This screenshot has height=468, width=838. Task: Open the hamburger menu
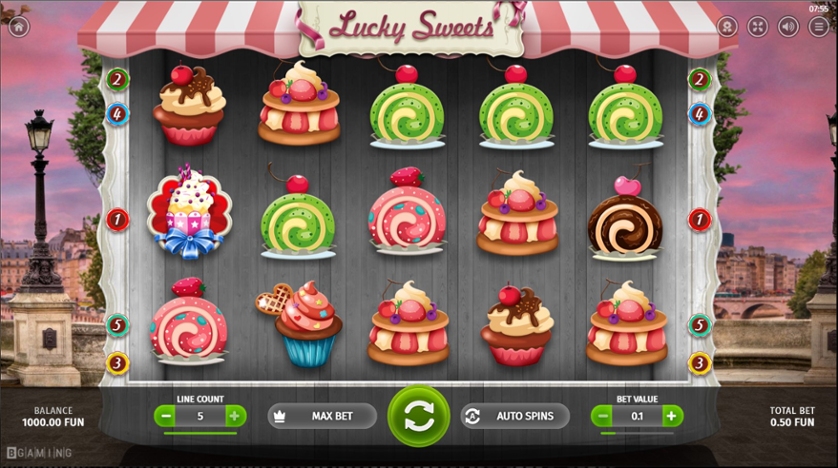(820, 27)
